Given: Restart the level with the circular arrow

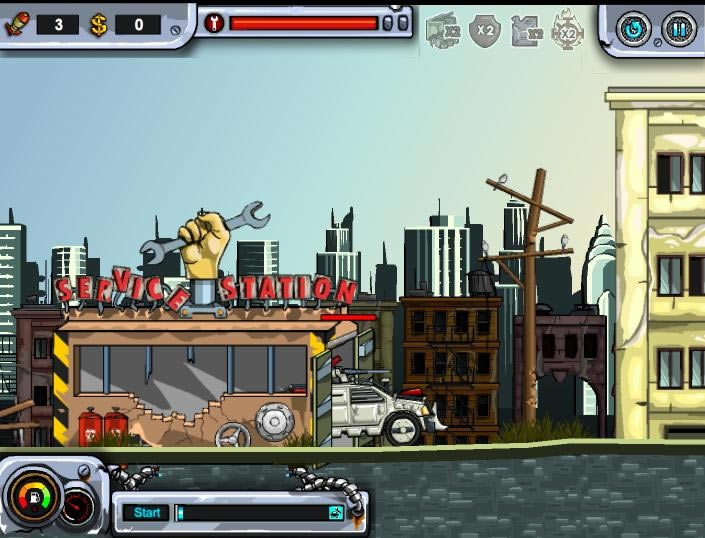Looking at the screenshot, I should point(633,27).
